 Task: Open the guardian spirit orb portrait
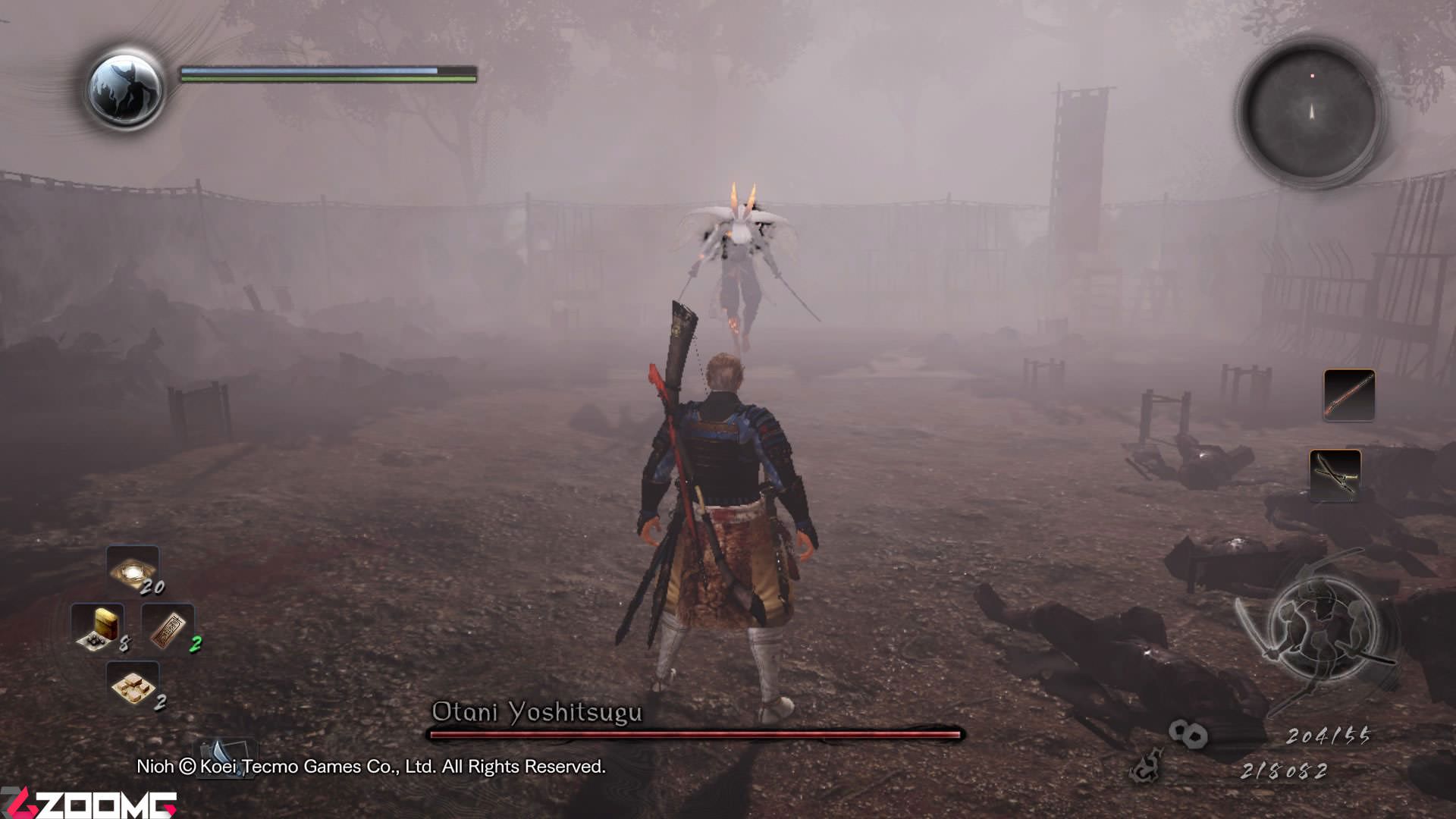pyautogui.click(x=124, y=89)
